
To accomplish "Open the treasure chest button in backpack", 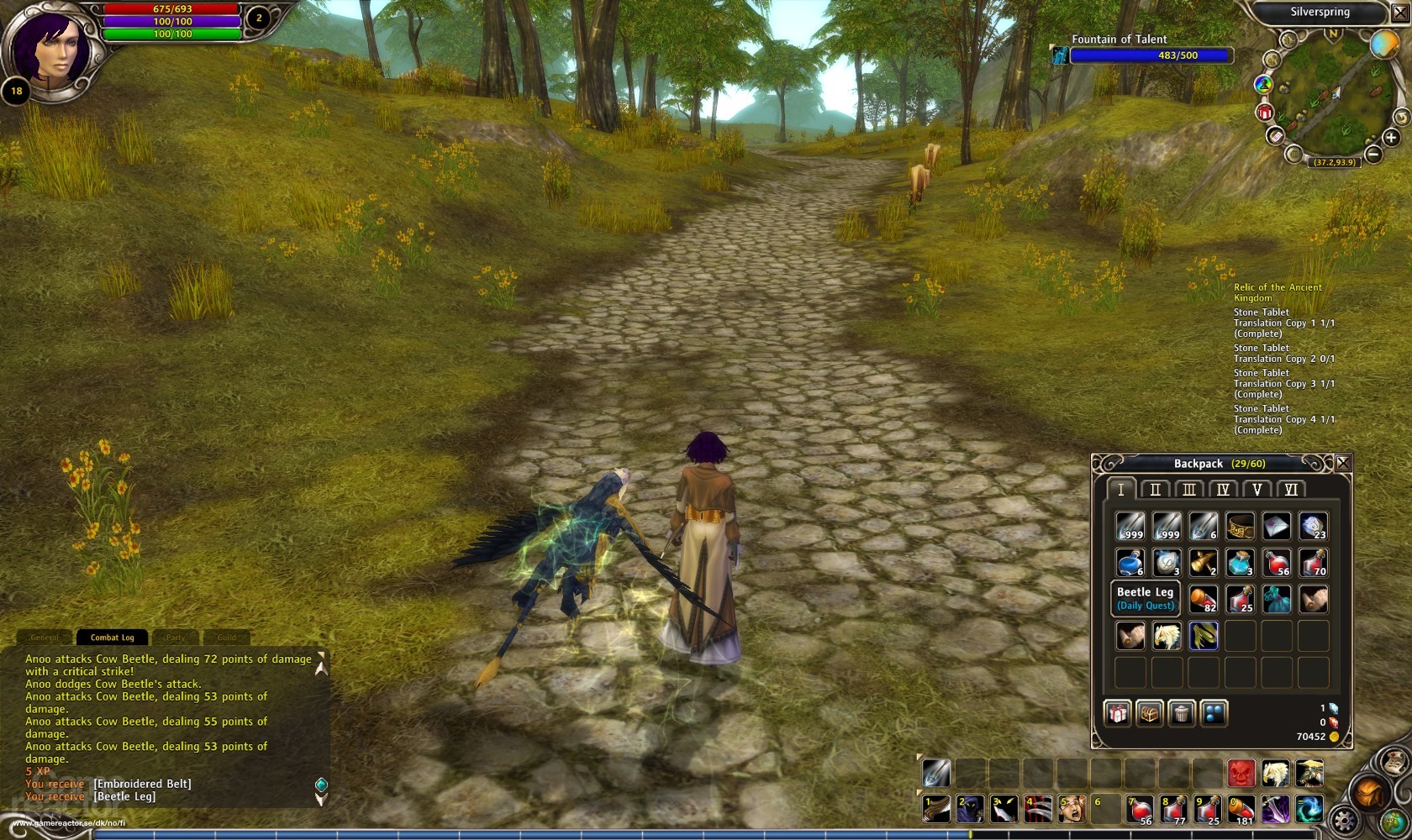I will point(1149,713).
